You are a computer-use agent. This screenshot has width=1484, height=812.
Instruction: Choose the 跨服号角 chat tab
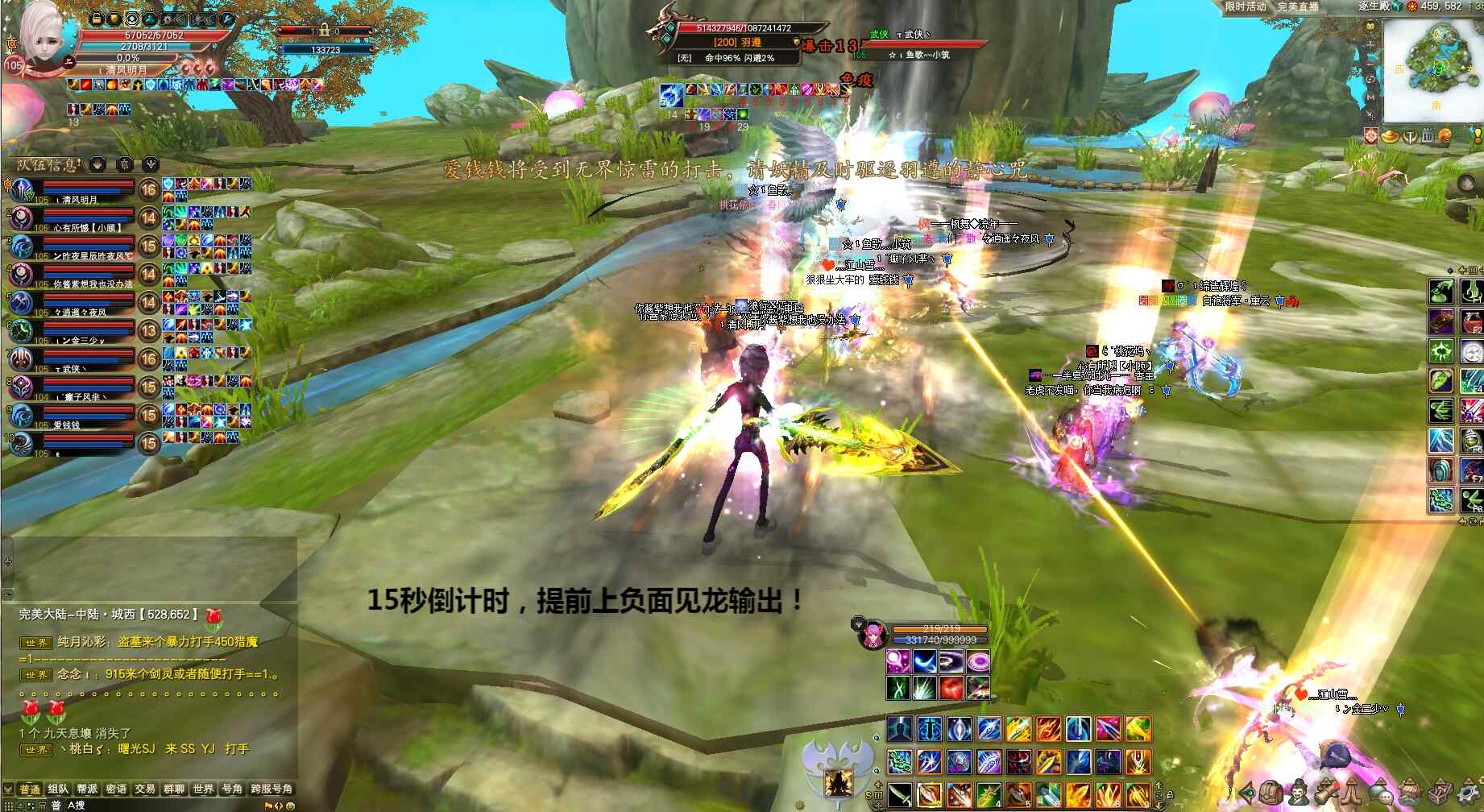pos(272,789)
